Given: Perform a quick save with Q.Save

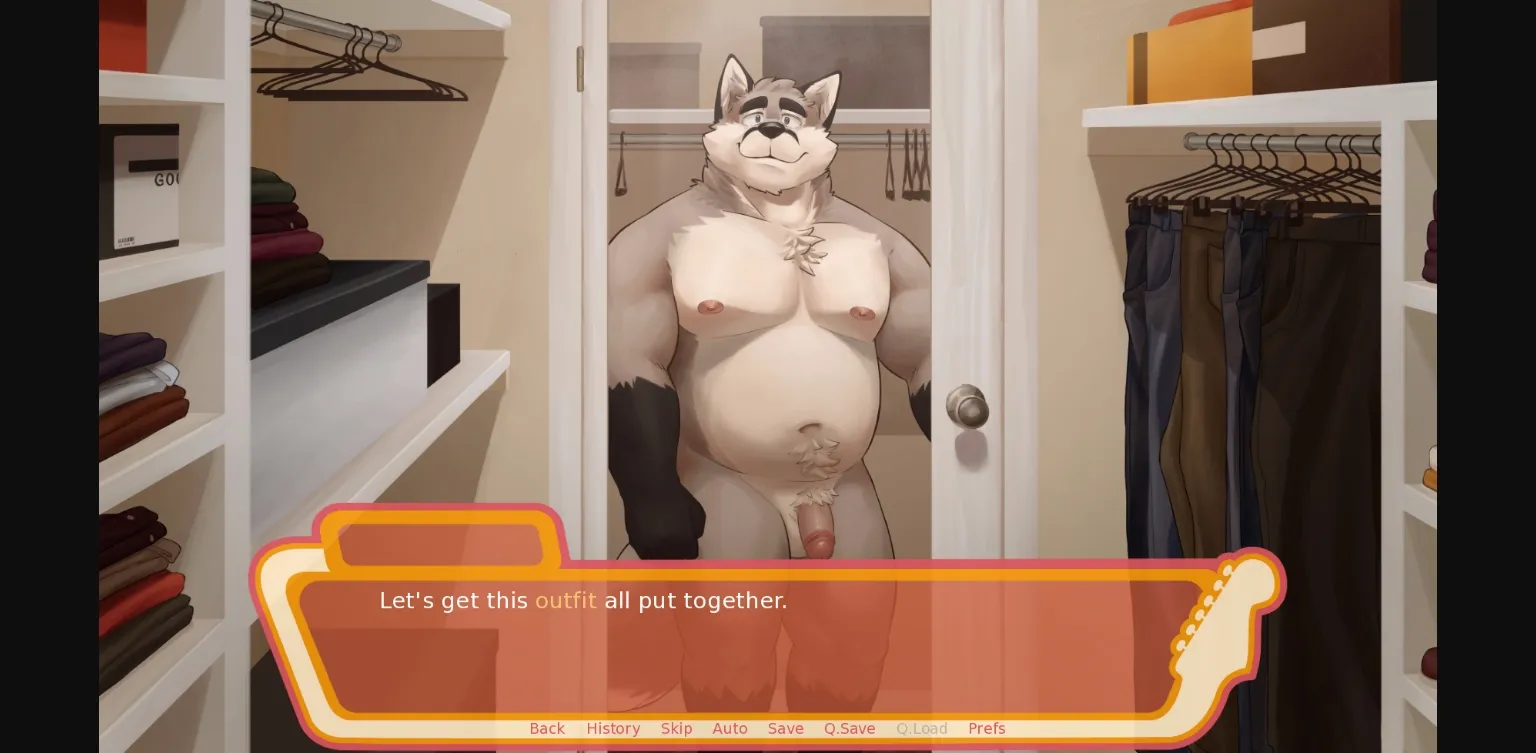Looking at the screenshot, I should (x=849, y=729).
